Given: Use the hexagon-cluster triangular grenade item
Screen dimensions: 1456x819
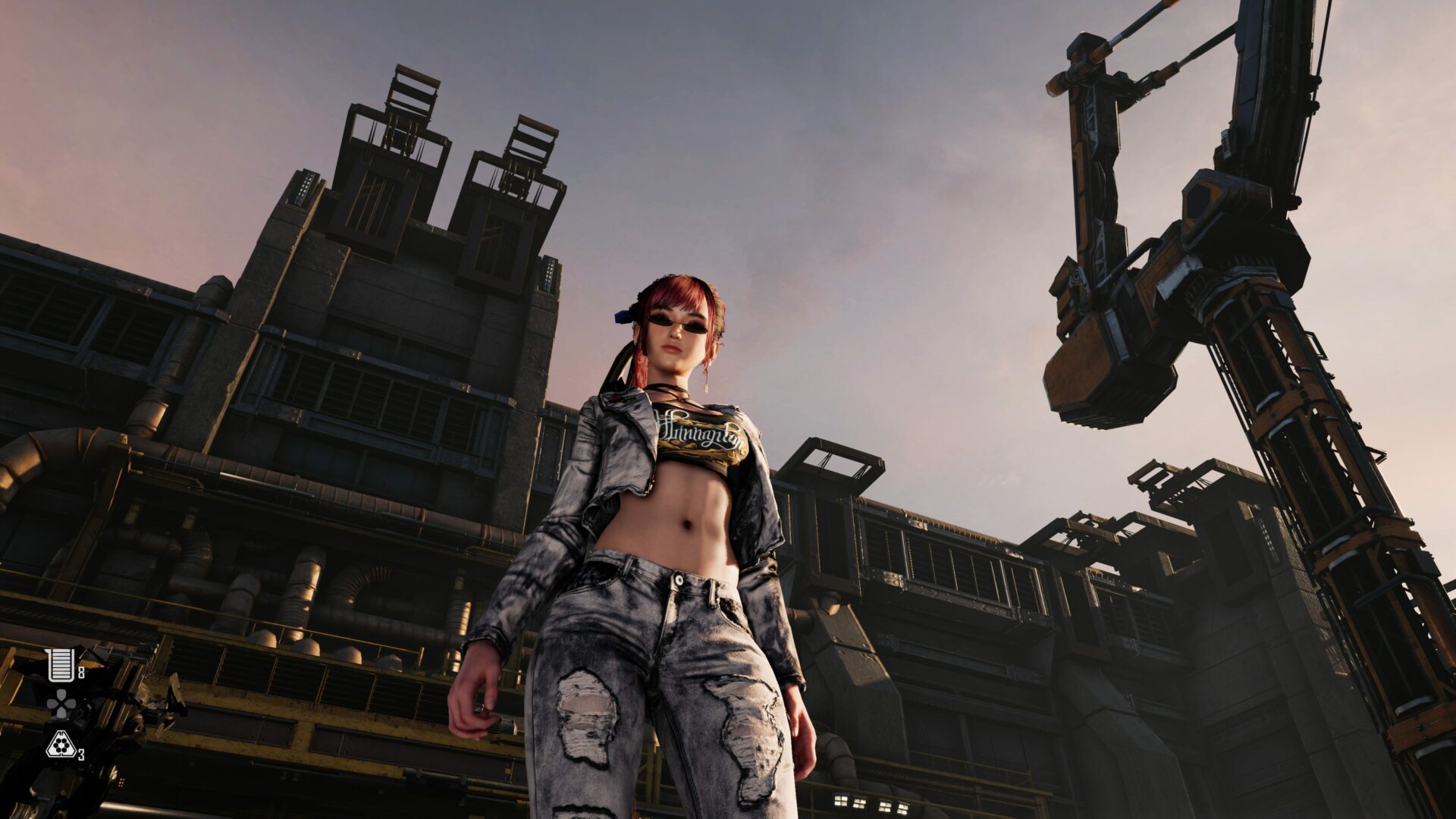Looking at the screenshot, I should 59,745.
